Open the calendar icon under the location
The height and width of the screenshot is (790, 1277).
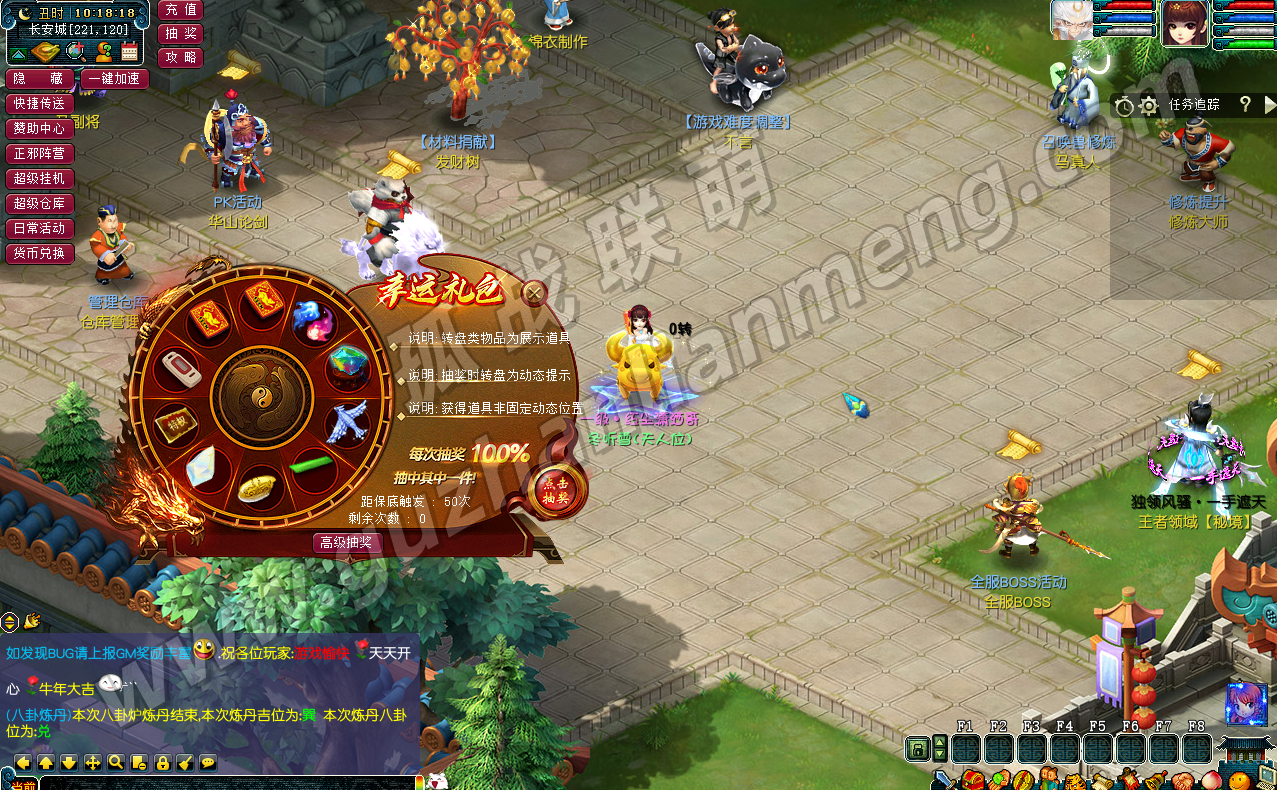(x=129, y=52)
